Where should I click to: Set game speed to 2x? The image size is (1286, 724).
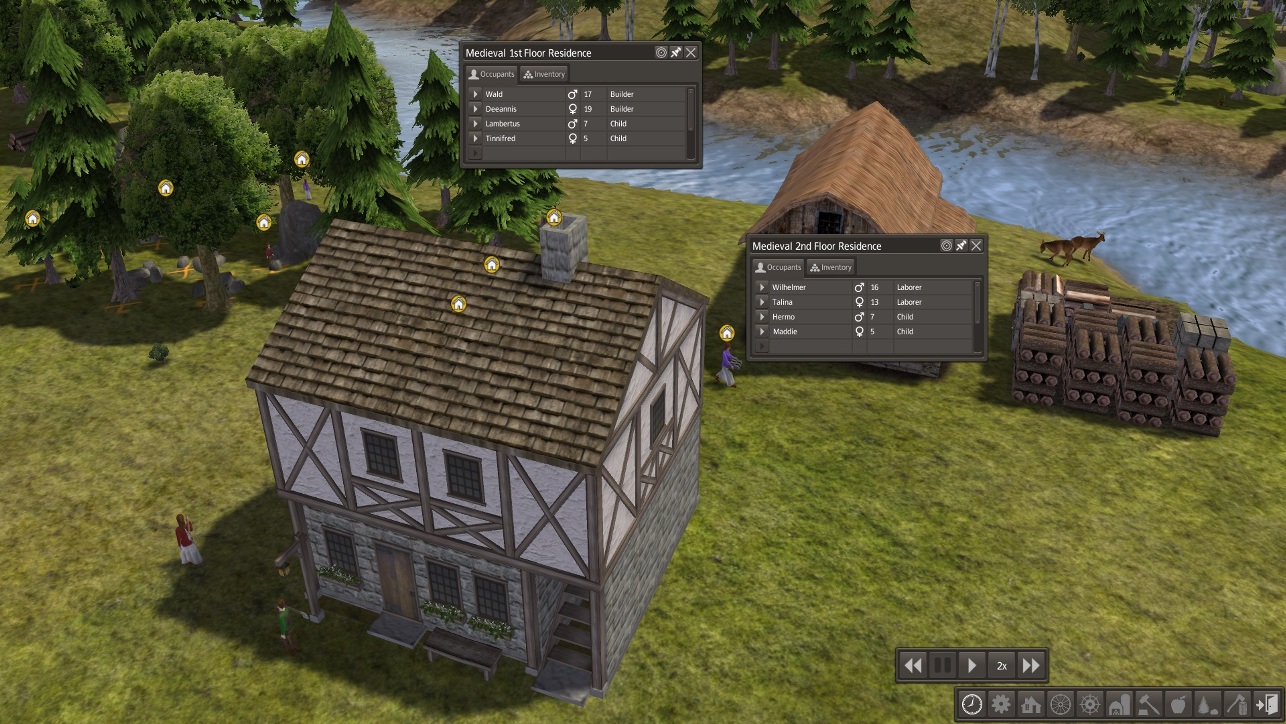[1001, 665]
